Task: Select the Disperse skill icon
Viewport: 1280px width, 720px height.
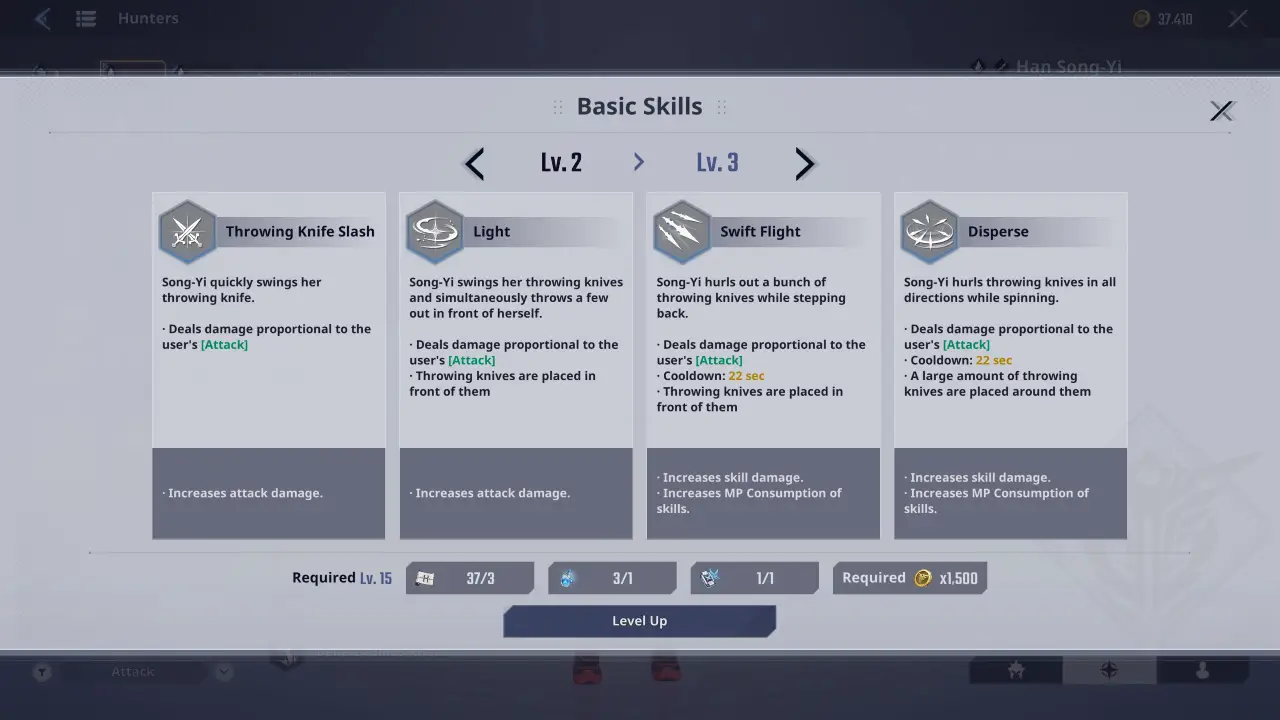Action: tap(929, 231)
